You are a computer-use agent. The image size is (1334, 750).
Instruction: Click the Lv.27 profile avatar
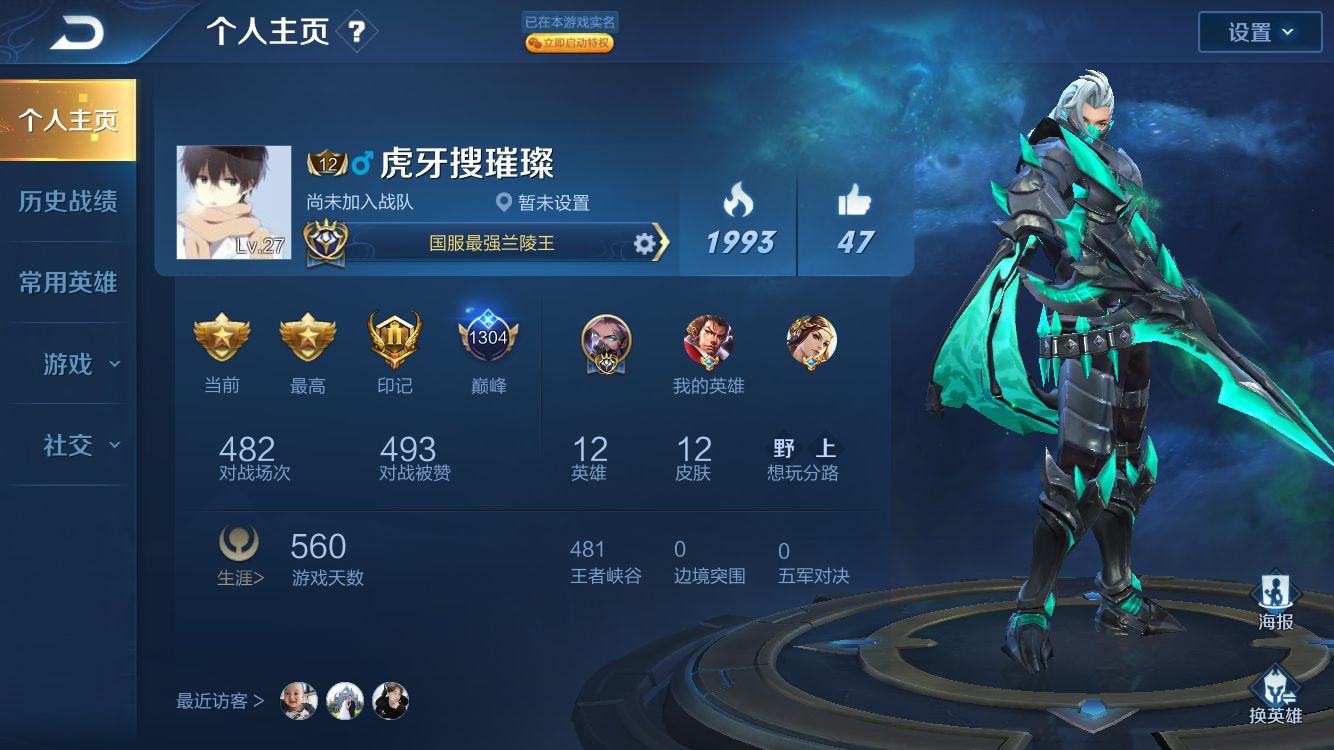(233, 200)
